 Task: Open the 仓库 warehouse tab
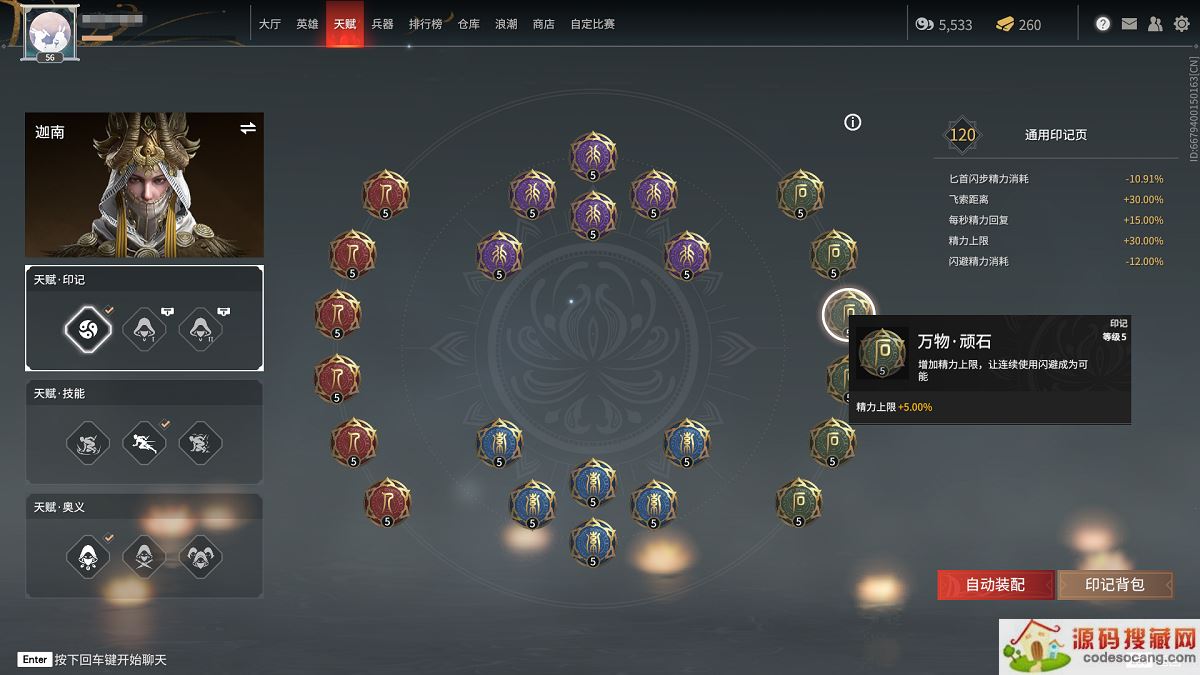tap(469, 24)
